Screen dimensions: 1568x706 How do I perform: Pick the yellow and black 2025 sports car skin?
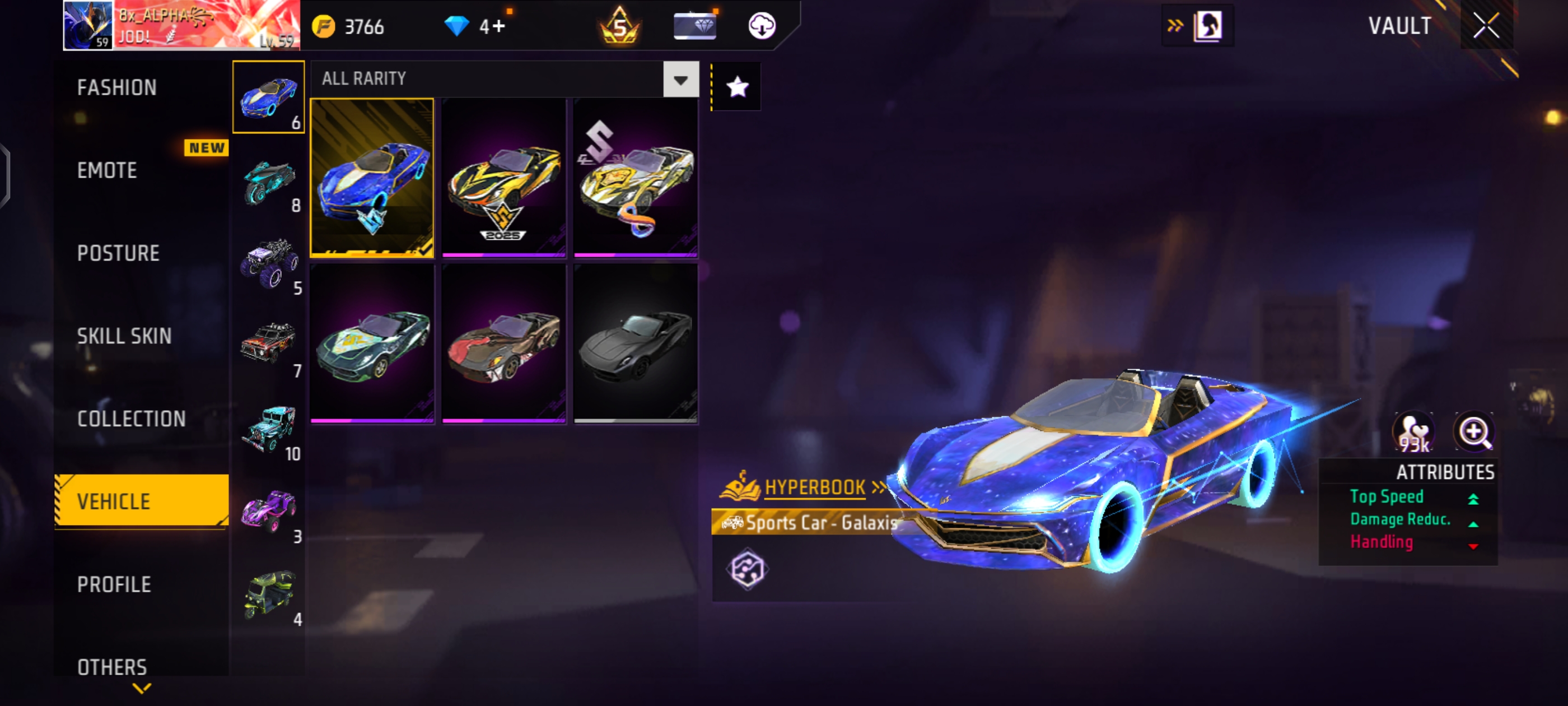click(x=504, y=177)
